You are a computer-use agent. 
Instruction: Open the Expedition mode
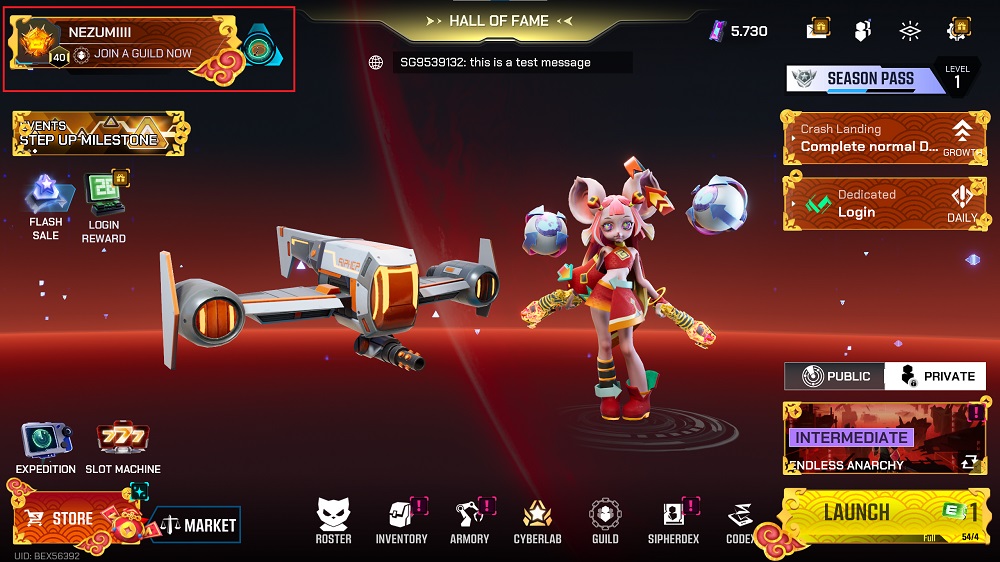coord(46,448)
